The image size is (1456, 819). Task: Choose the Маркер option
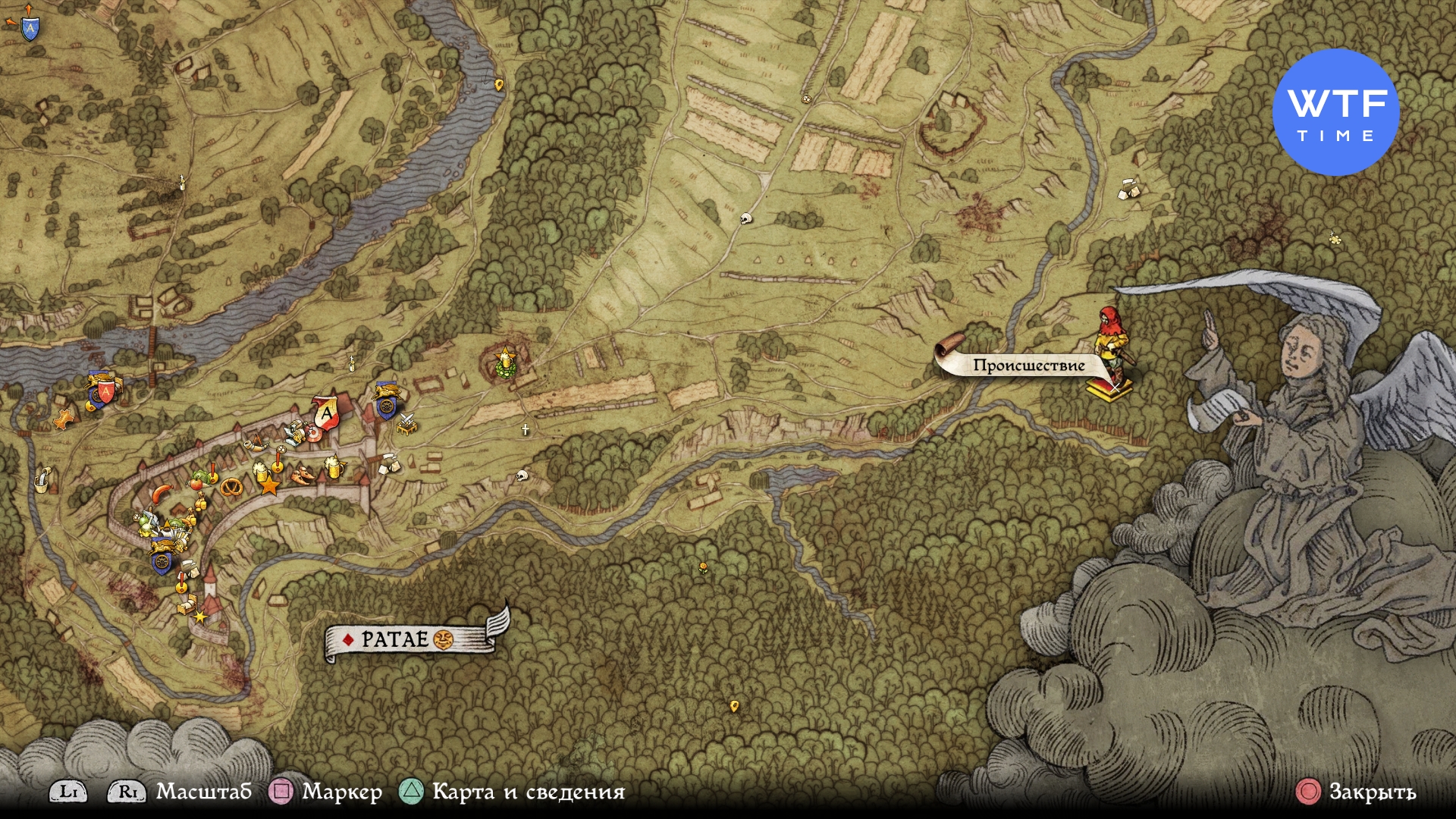(341, 792)
